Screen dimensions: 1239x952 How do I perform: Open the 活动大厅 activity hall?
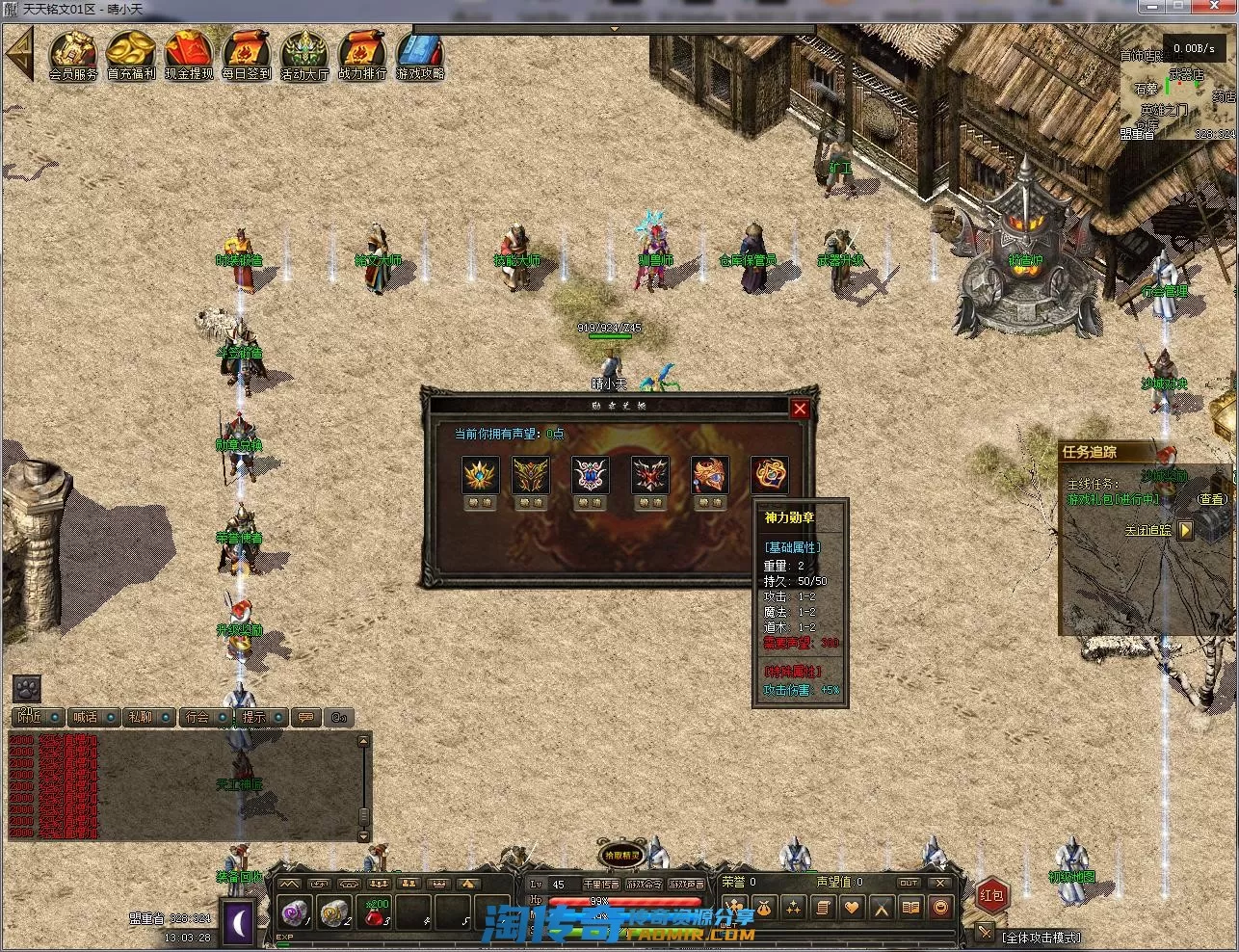click(x=304, y=54)
